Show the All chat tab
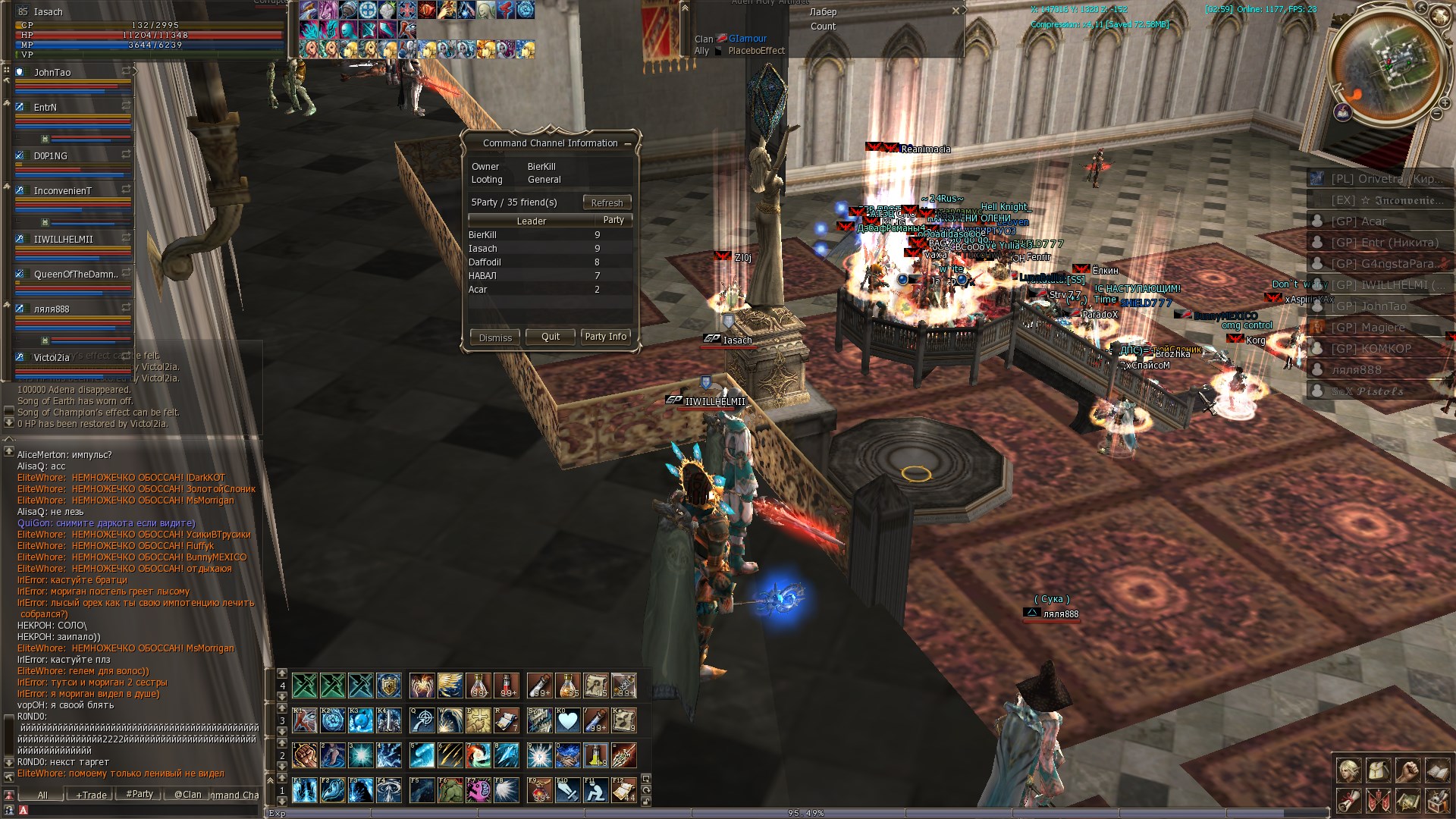Image resolution: width=1456 pixels, height=819 pixels. point(42,795)
